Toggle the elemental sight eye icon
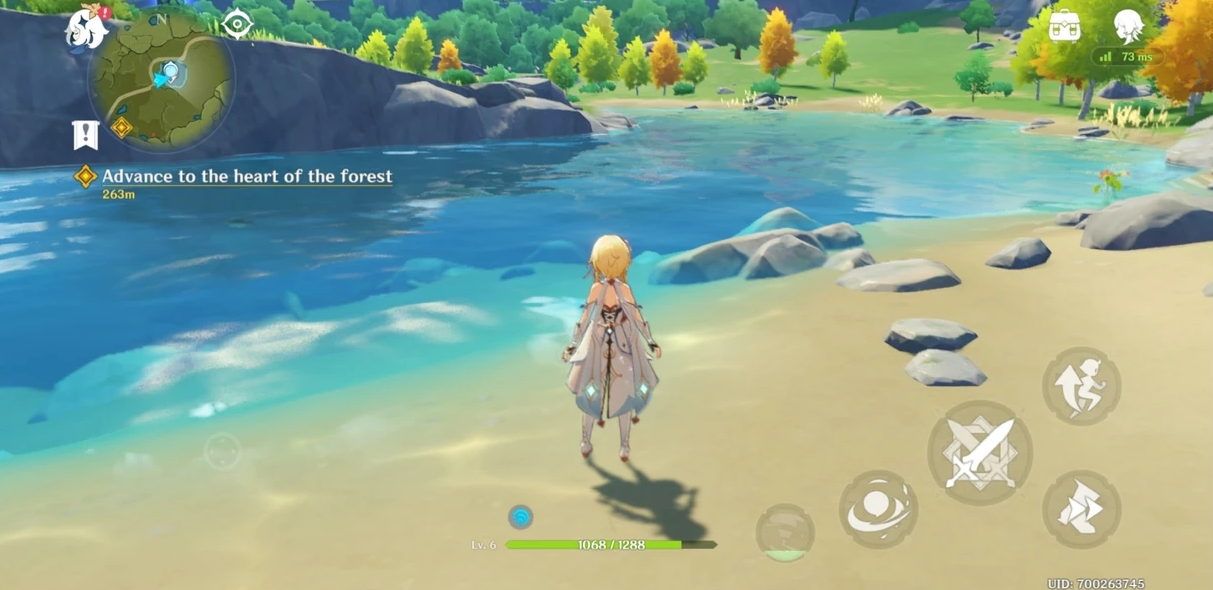The image size is (1213, 590). pos(237,23)
